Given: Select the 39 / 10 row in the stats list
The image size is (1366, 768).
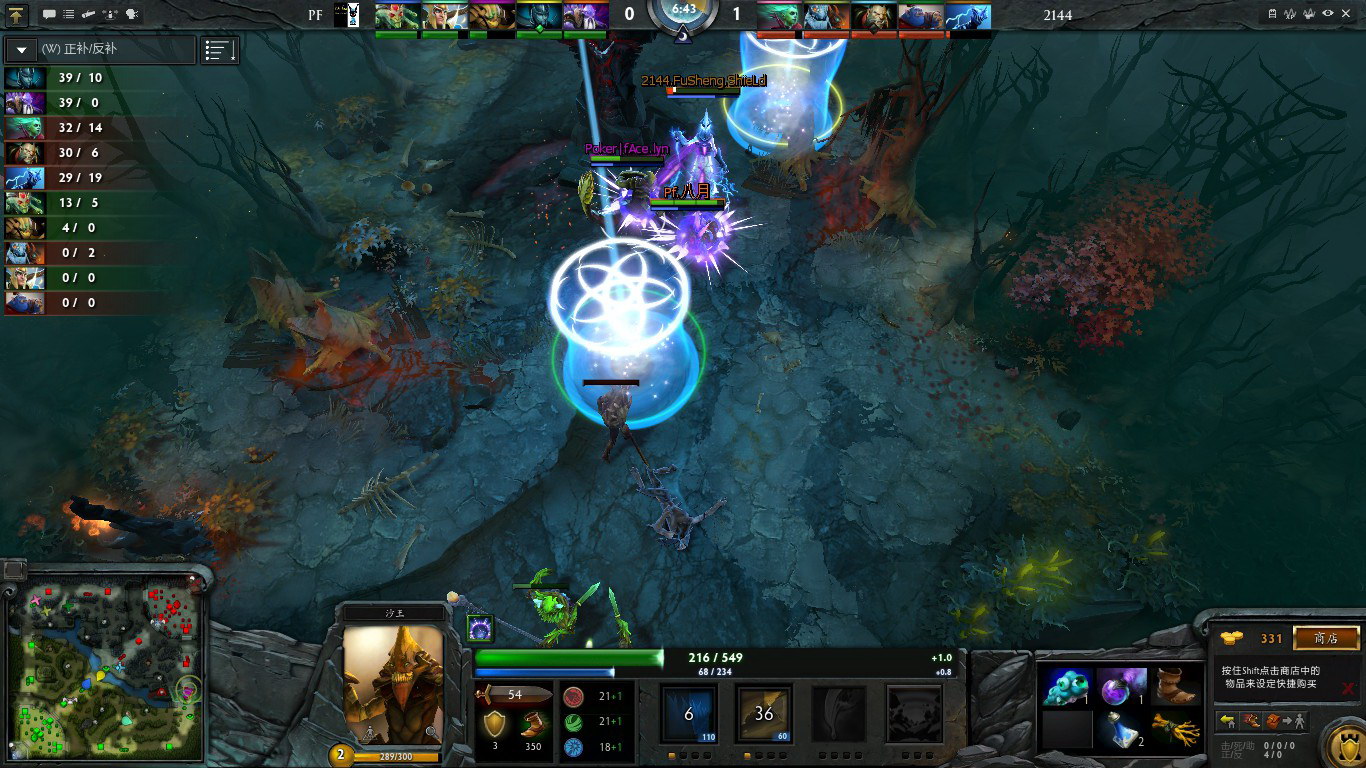Looking at the screenshot, I should 80,78.
